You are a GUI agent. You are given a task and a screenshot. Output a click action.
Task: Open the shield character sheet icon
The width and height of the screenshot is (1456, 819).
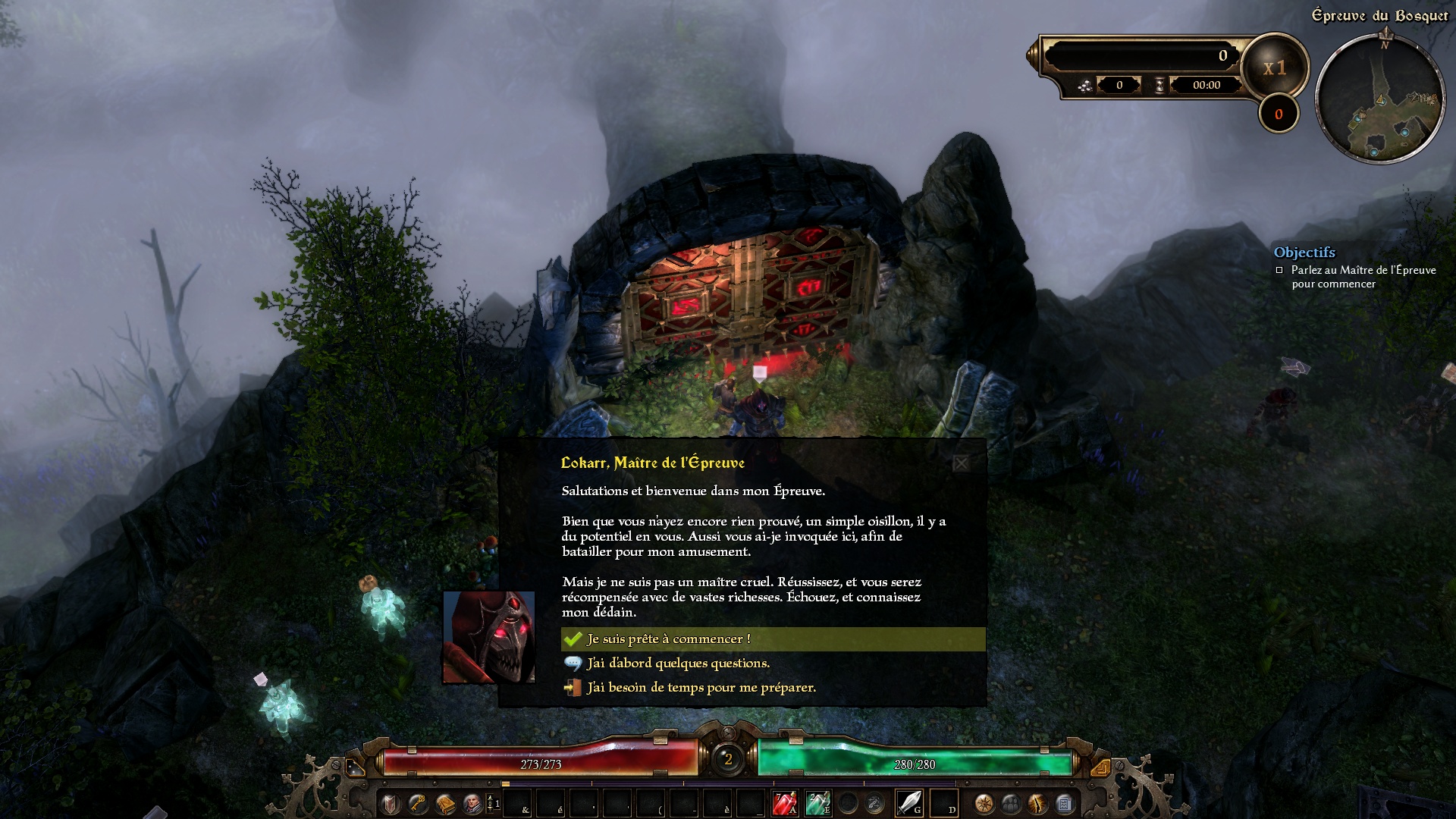(391, 803)
